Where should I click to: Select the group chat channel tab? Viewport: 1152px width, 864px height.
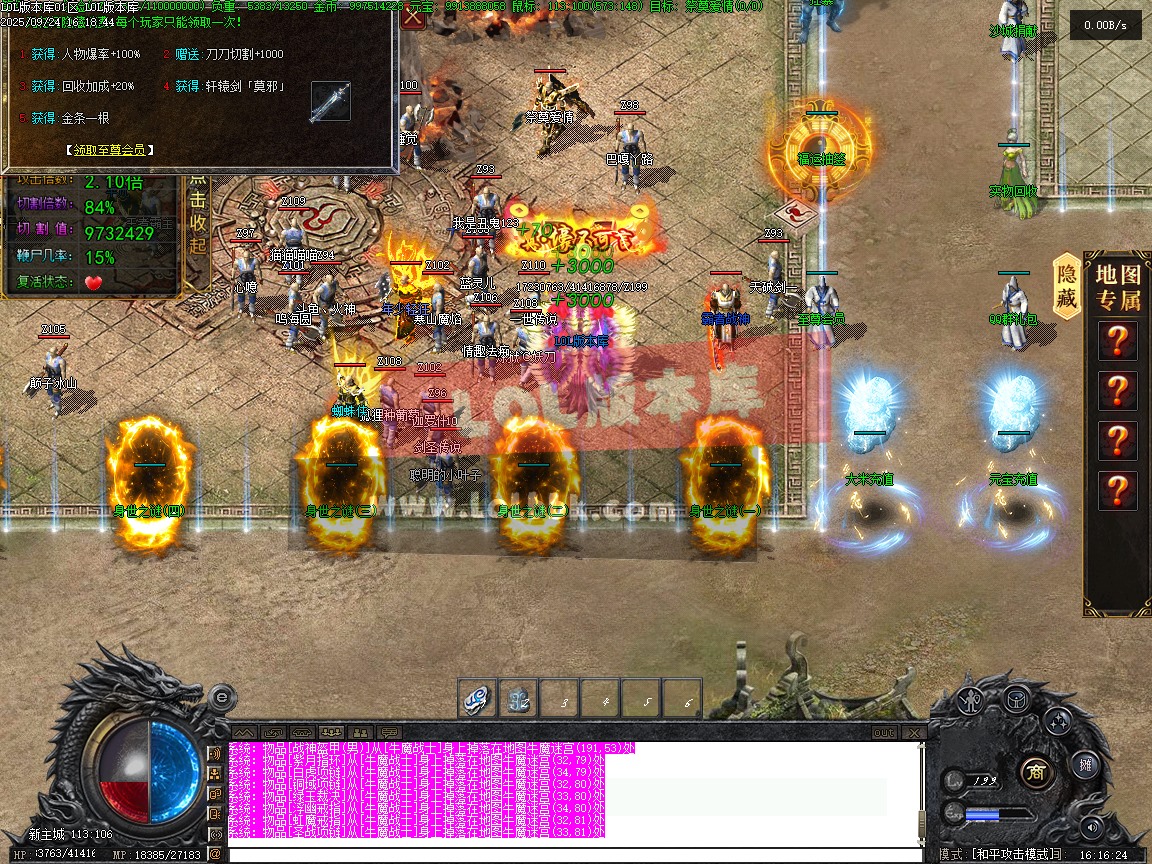click(x=332, y=733)
